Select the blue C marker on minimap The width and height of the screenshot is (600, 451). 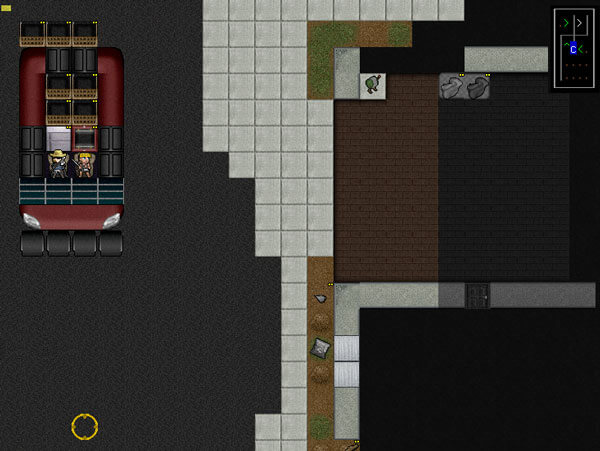click(x=573, y=48)
